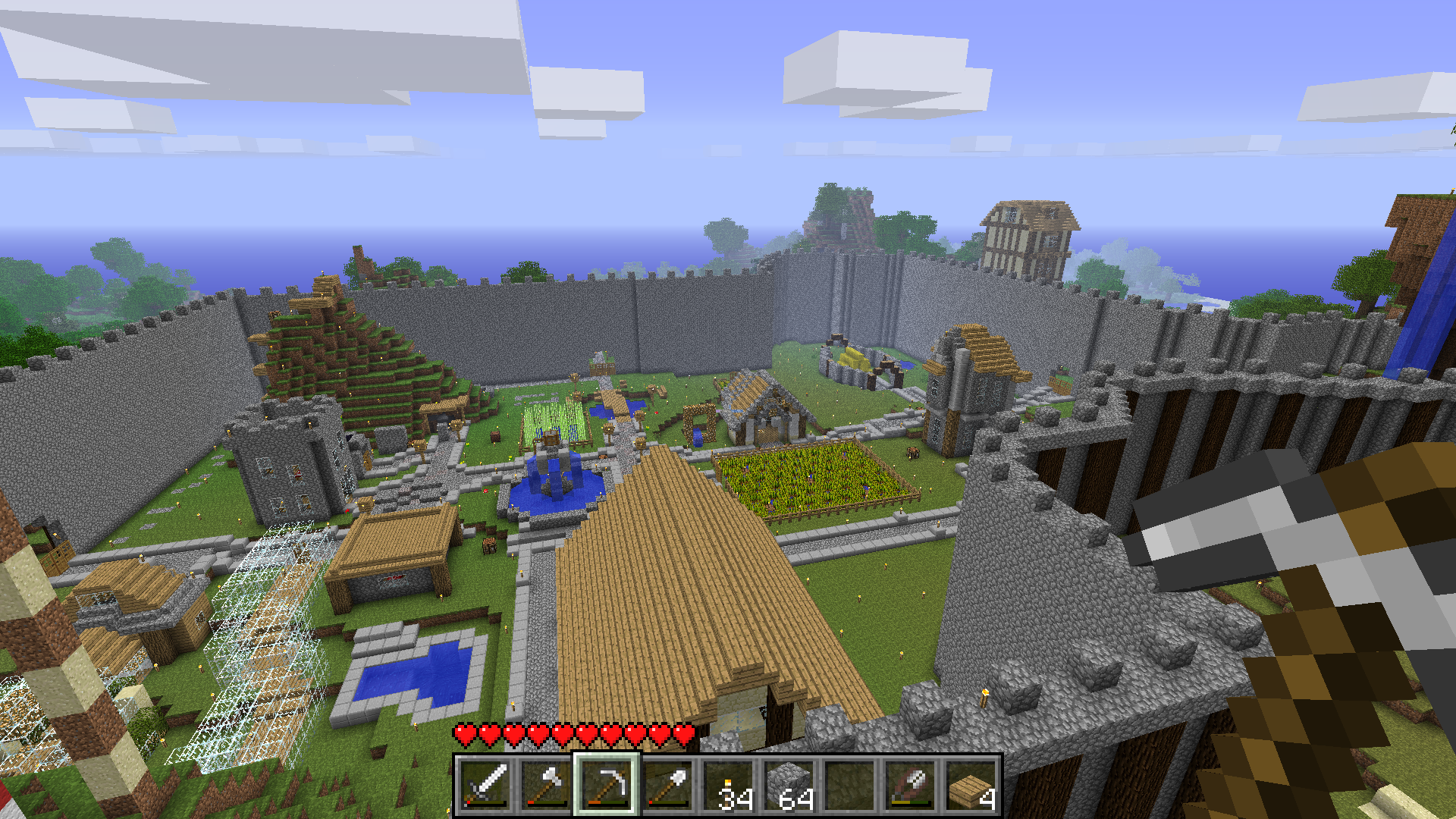
Task: Choose the iron shovel slot
Action: 667,785
